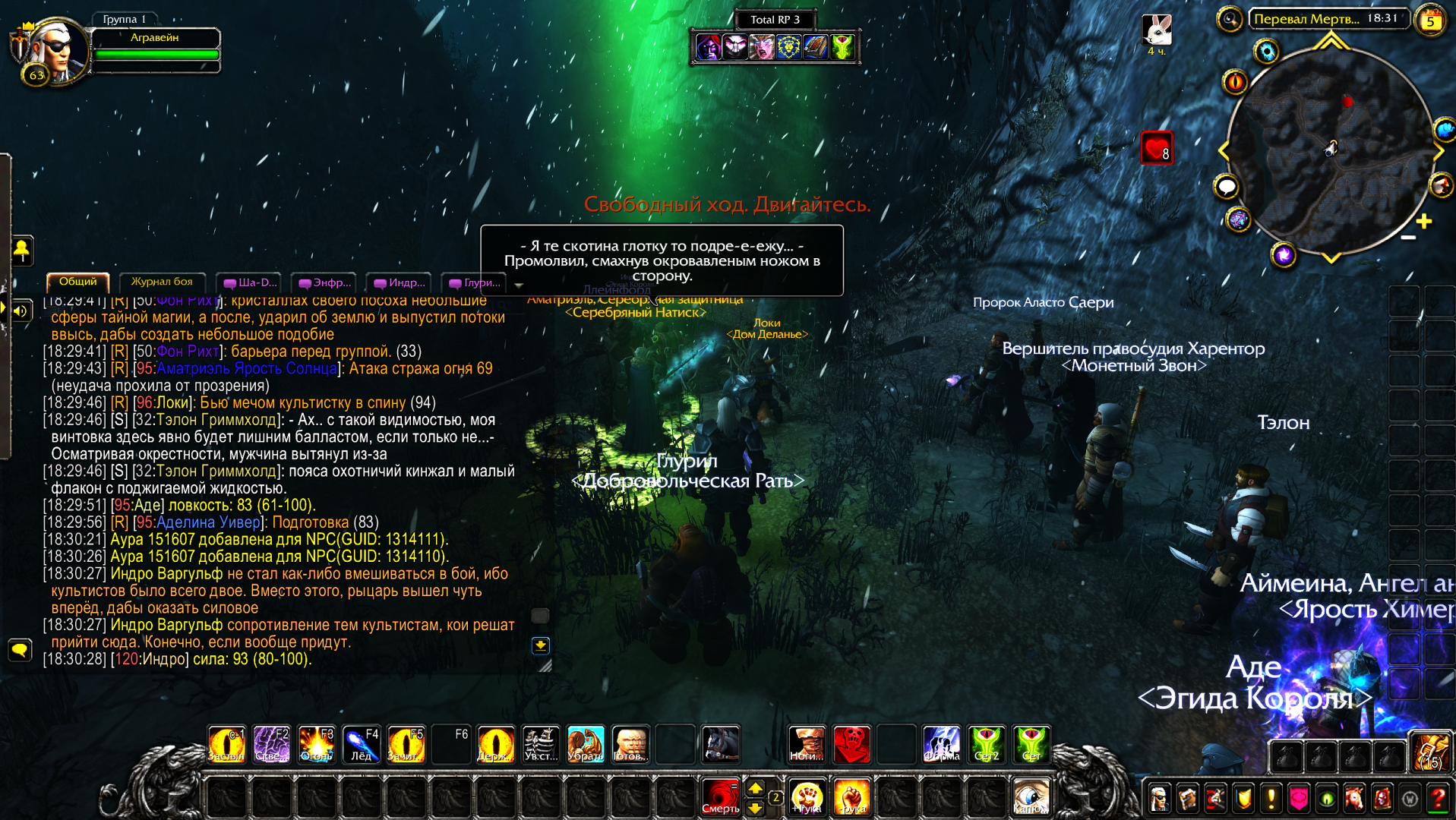This screenshot has width=1456, height=820.
Task: Trigger the Застыл eye macro
Action: point(226,744)
